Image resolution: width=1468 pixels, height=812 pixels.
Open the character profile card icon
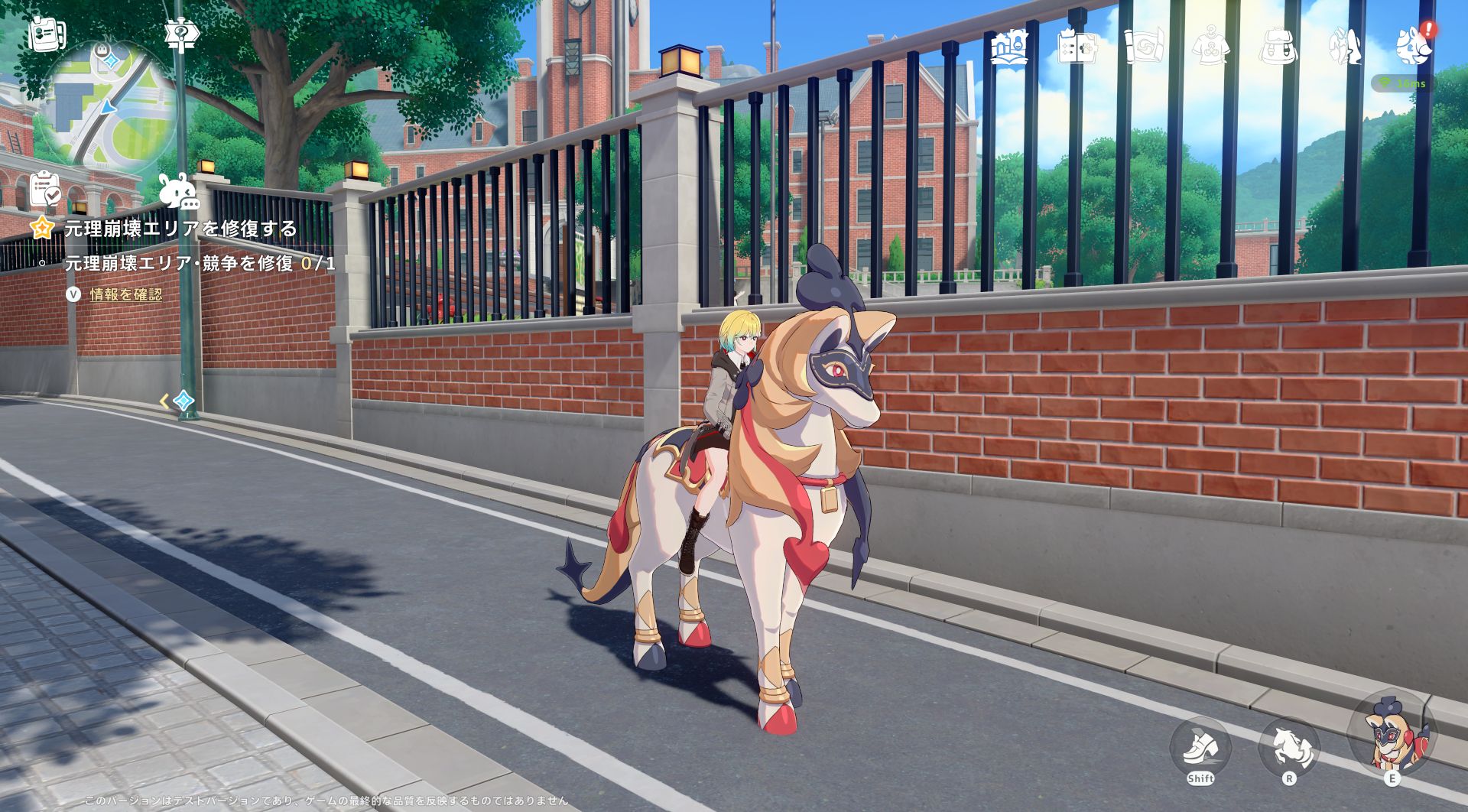tap(47, 34)
